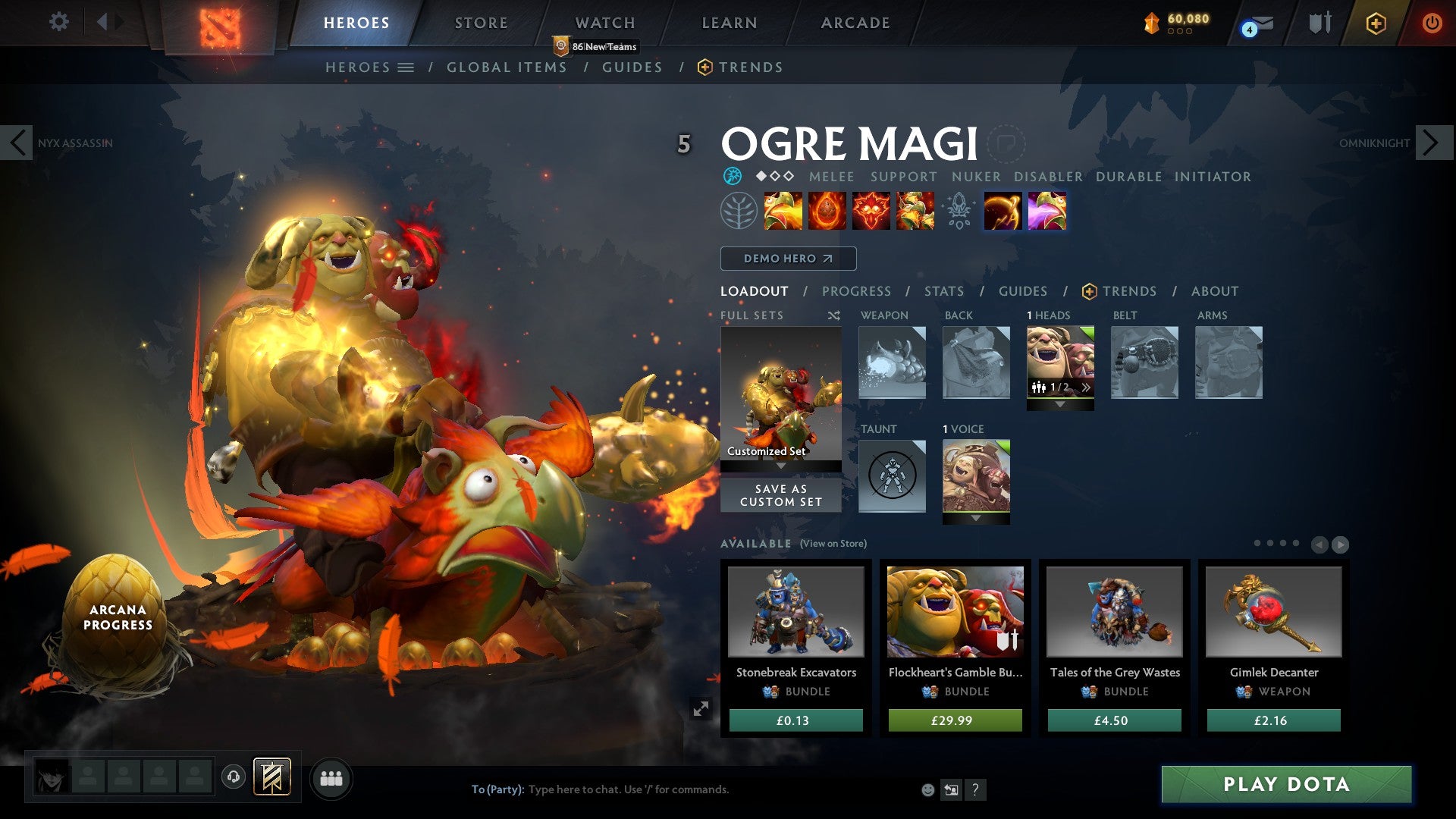
Task: Expand the Heads item dropdown arrow
Action: (1059, 404)
